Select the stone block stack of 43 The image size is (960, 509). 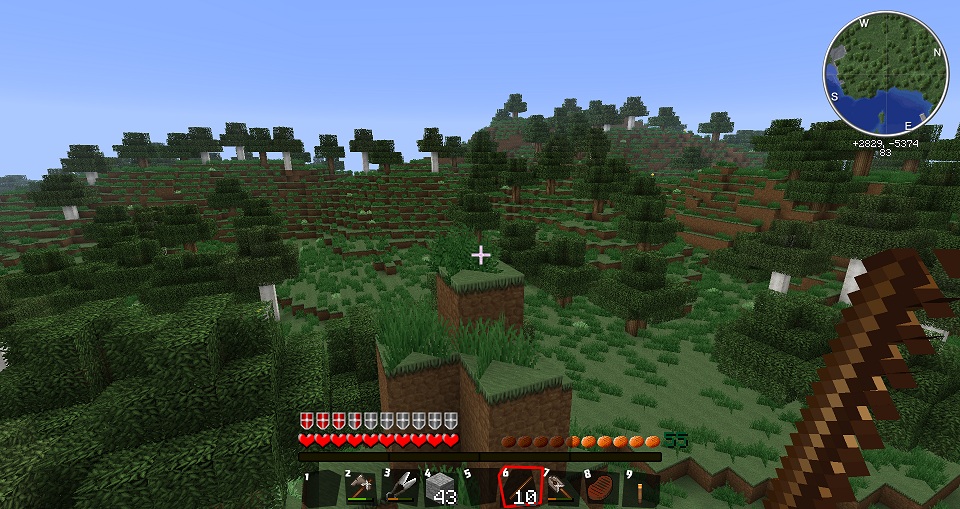pyautogui.click(x=440, y=487)
